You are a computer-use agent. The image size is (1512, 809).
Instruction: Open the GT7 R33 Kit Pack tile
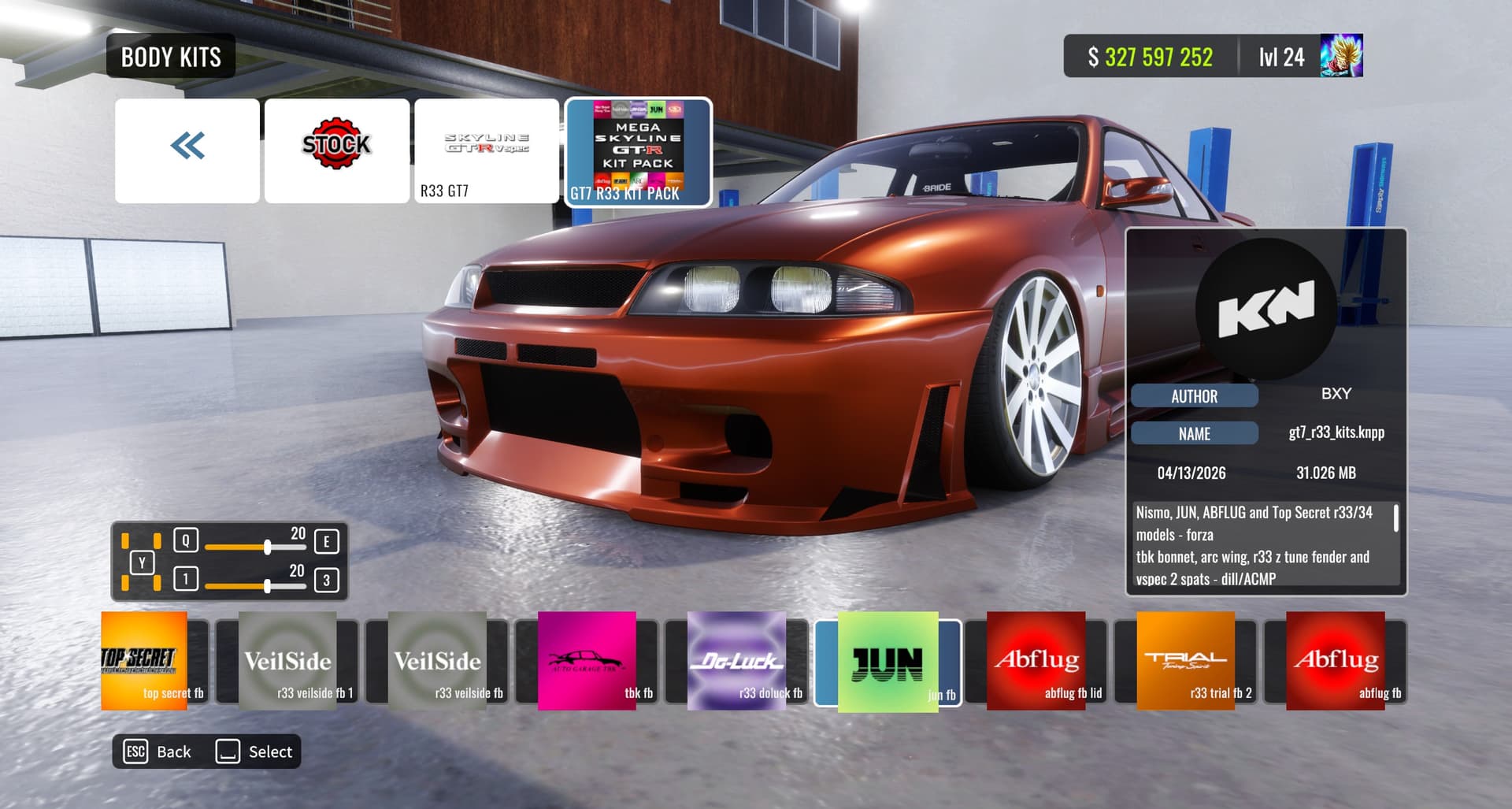click(638, 151)
